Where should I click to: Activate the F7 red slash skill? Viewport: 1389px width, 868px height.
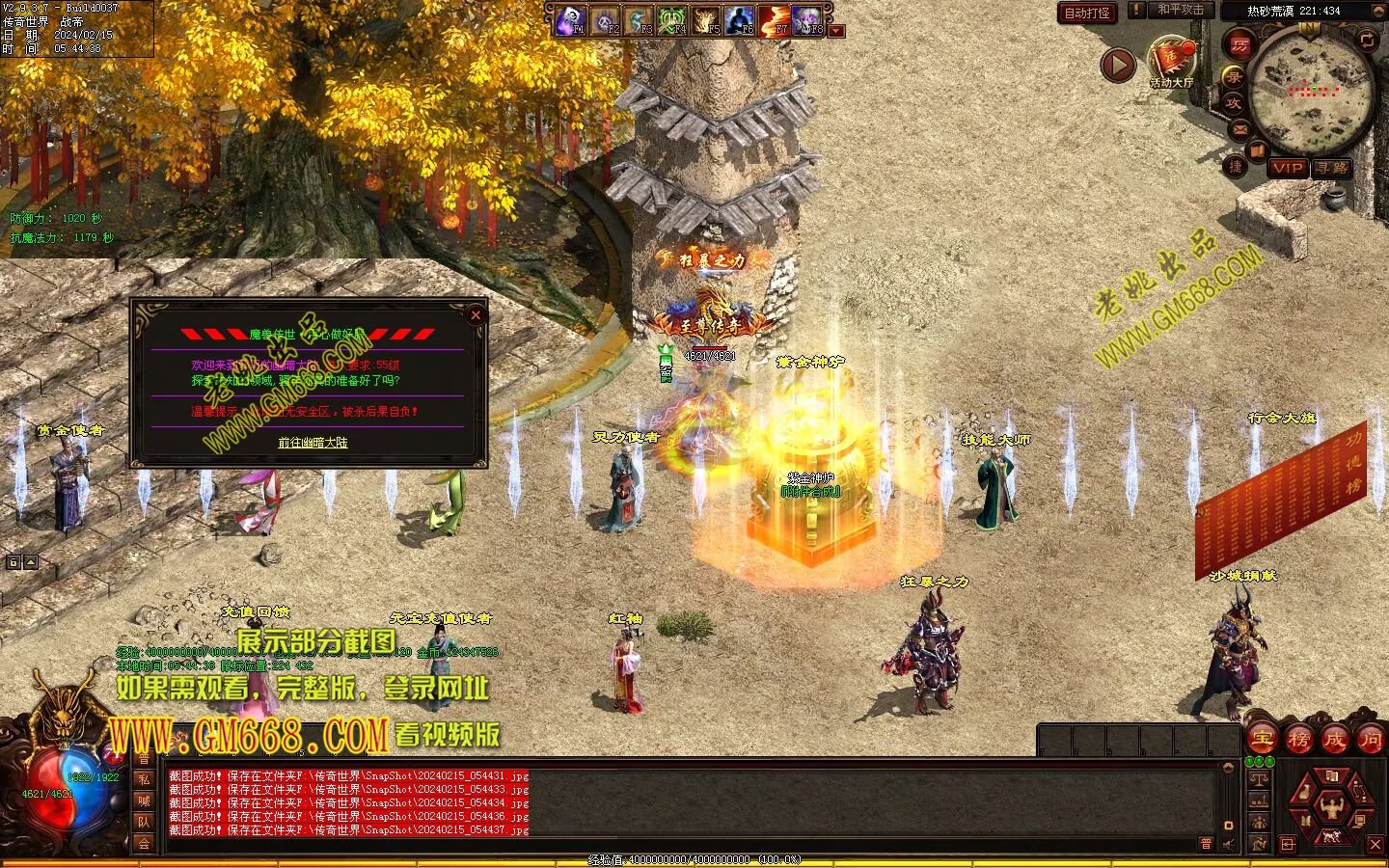tap(774, 20)
